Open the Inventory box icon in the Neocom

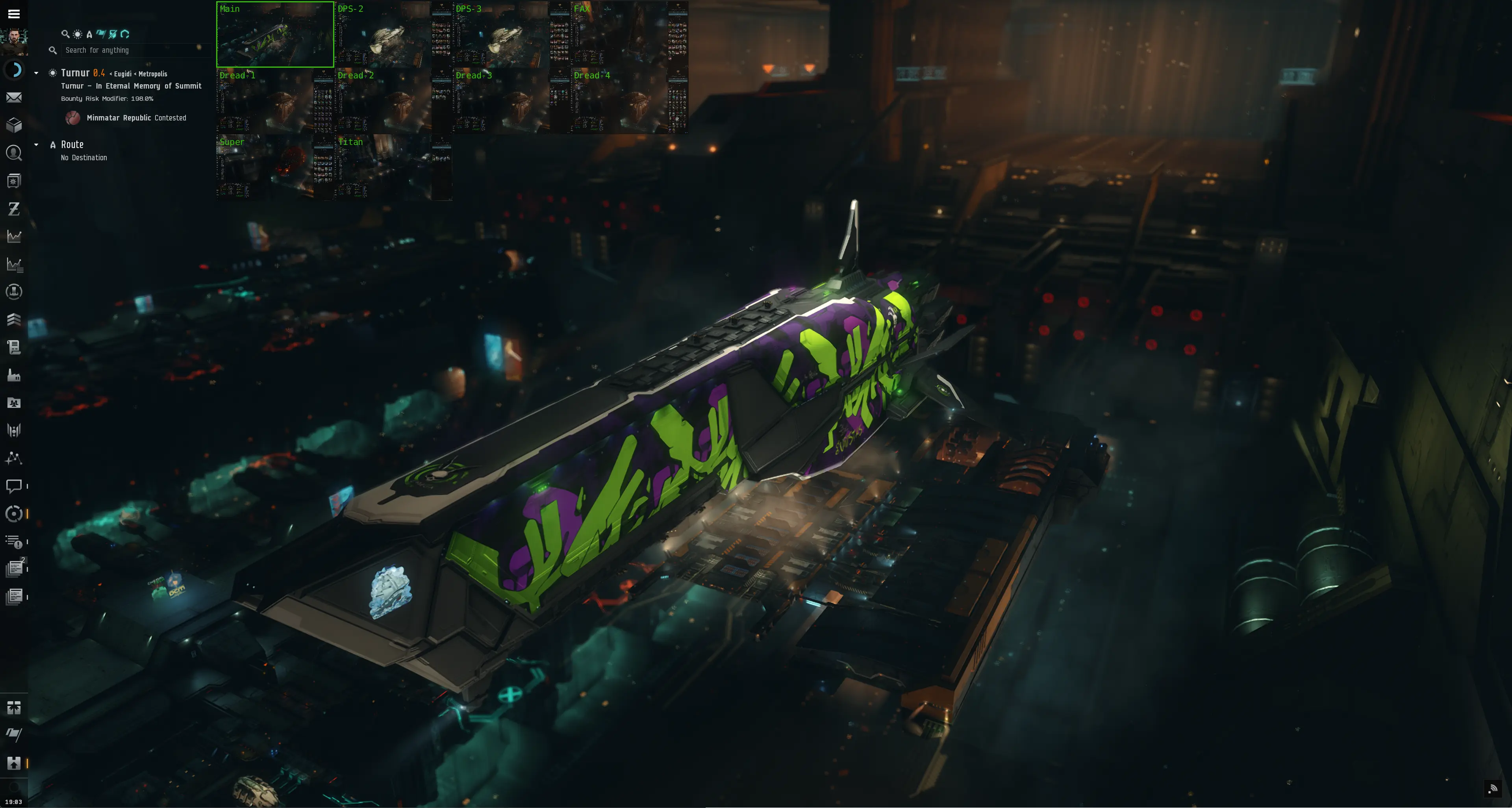pos(15,124)
